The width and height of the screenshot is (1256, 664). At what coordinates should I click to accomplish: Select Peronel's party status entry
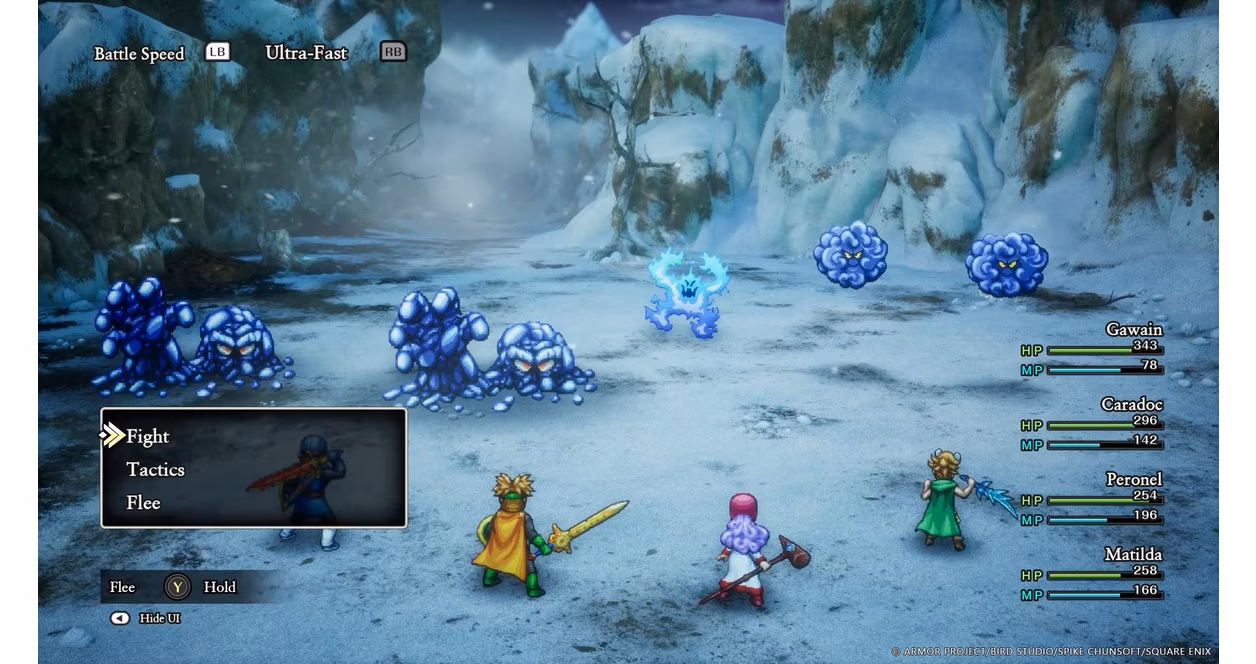1092,500
